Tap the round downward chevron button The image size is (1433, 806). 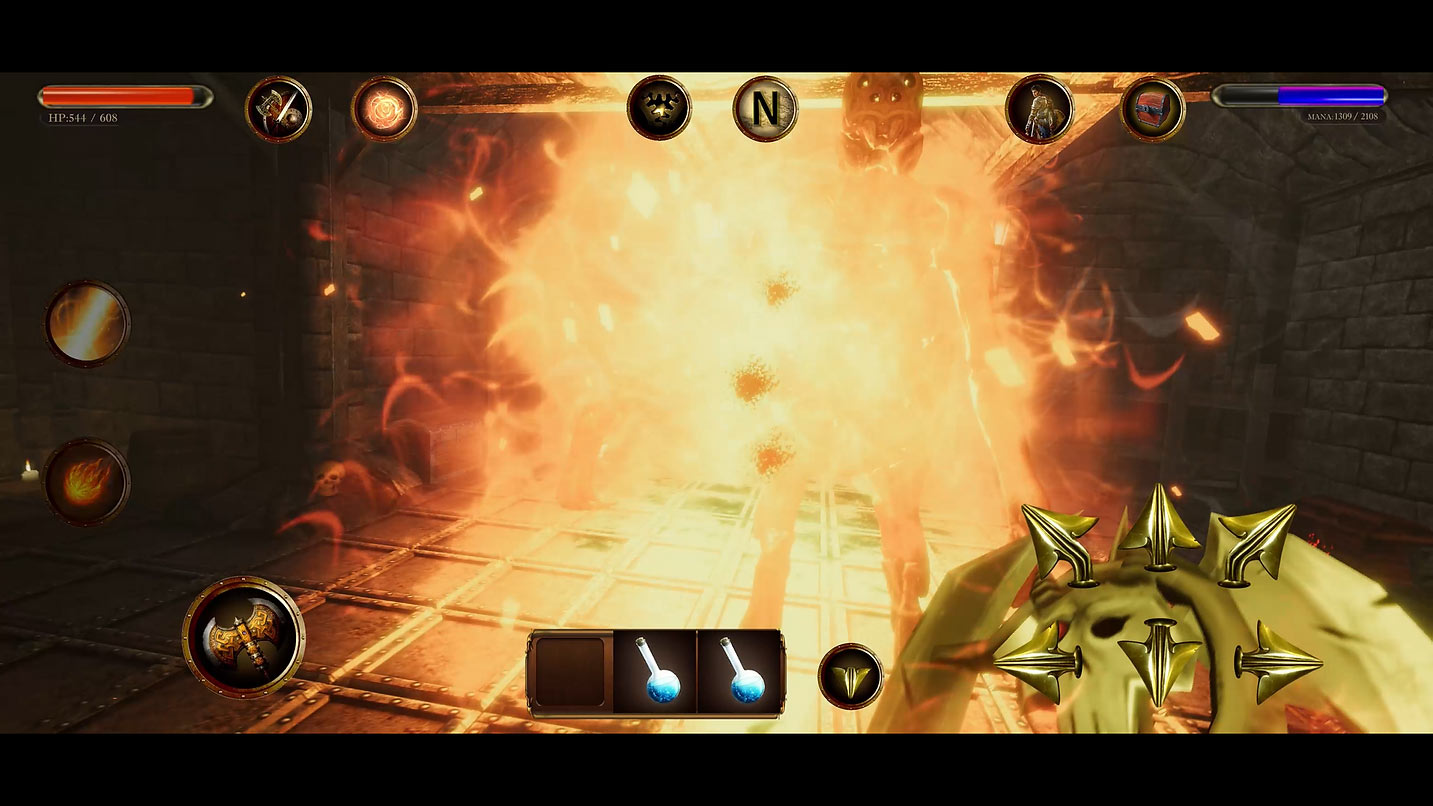click(x=850, y=676)
